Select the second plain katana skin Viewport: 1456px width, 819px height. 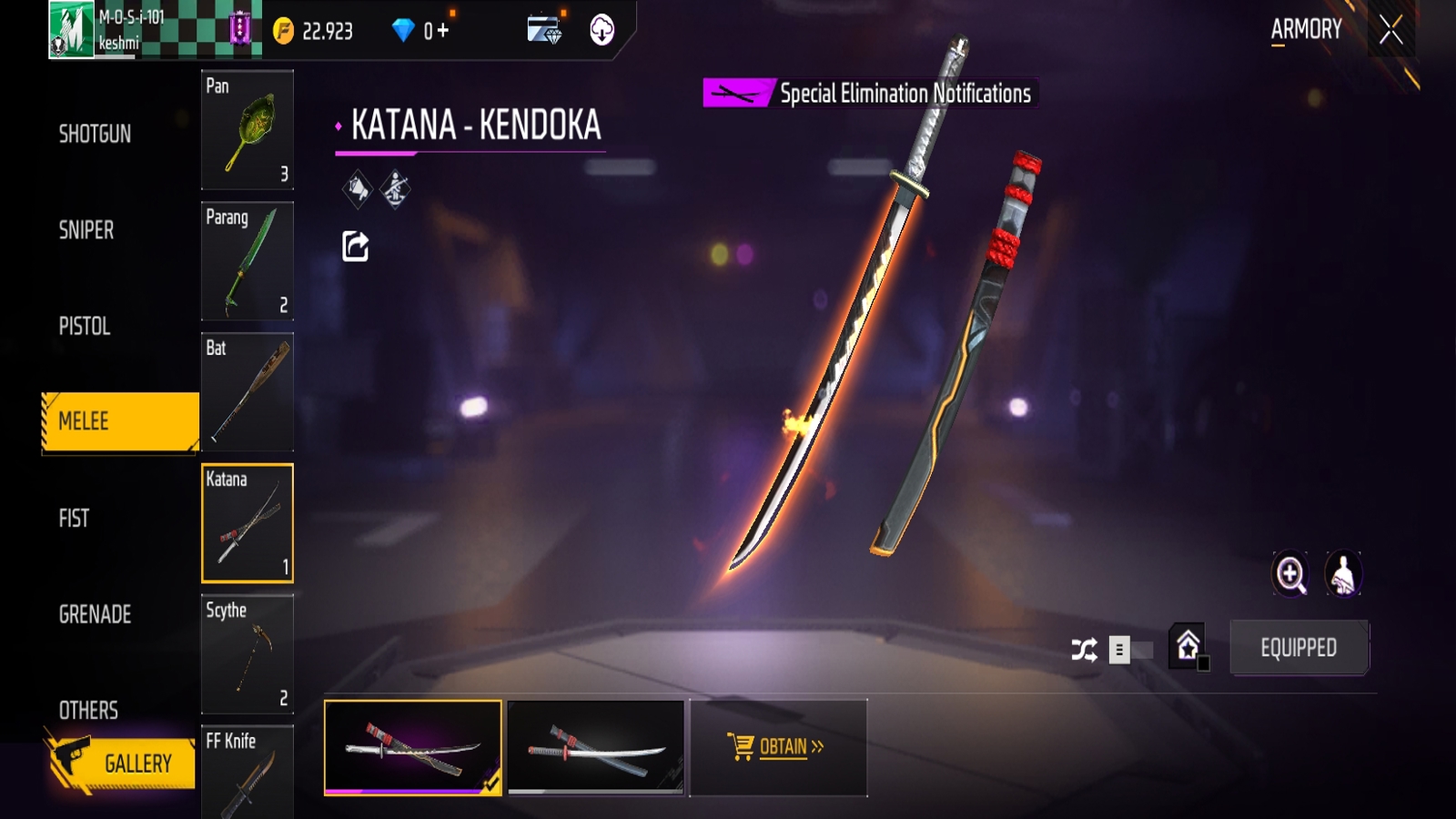596,748
